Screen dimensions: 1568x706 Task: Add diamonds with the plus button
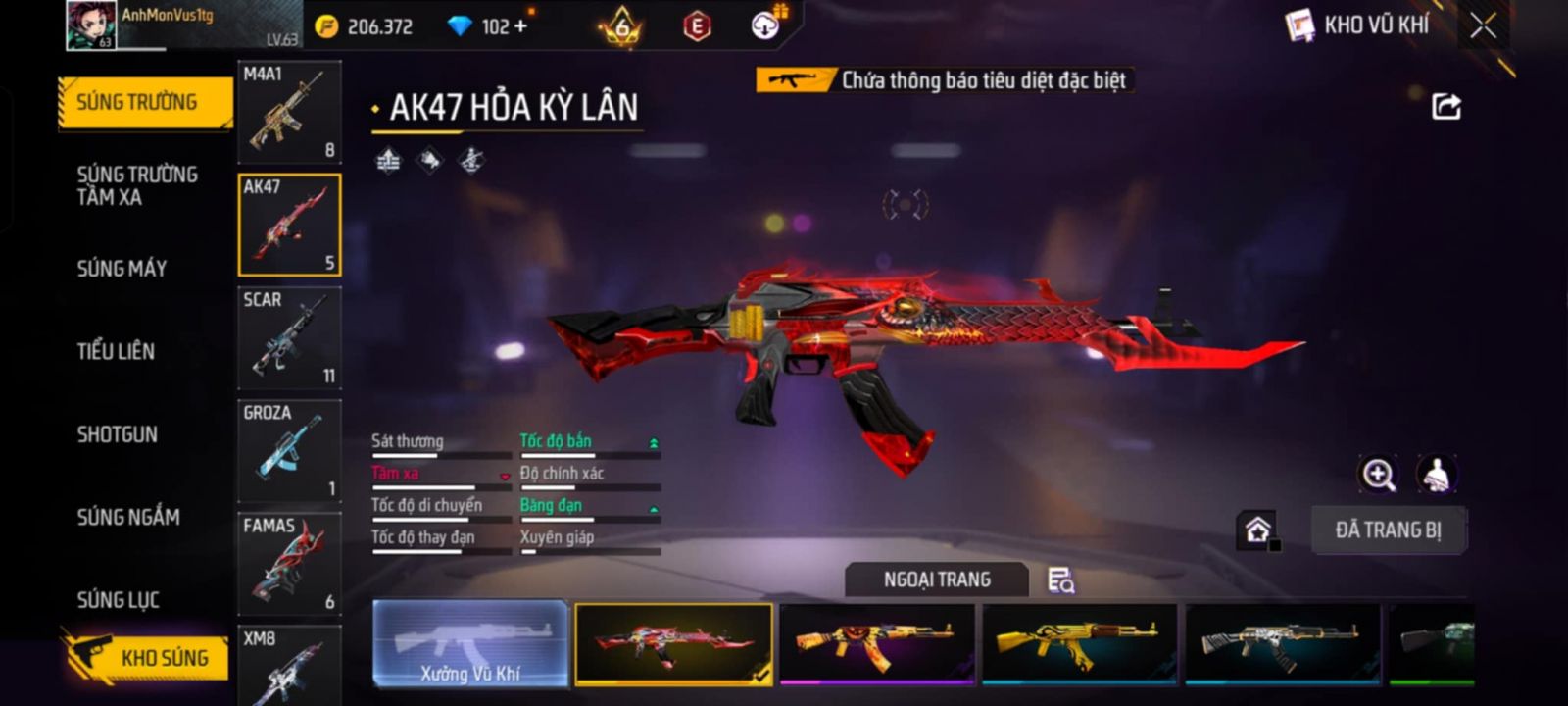[x=520, y=26]
